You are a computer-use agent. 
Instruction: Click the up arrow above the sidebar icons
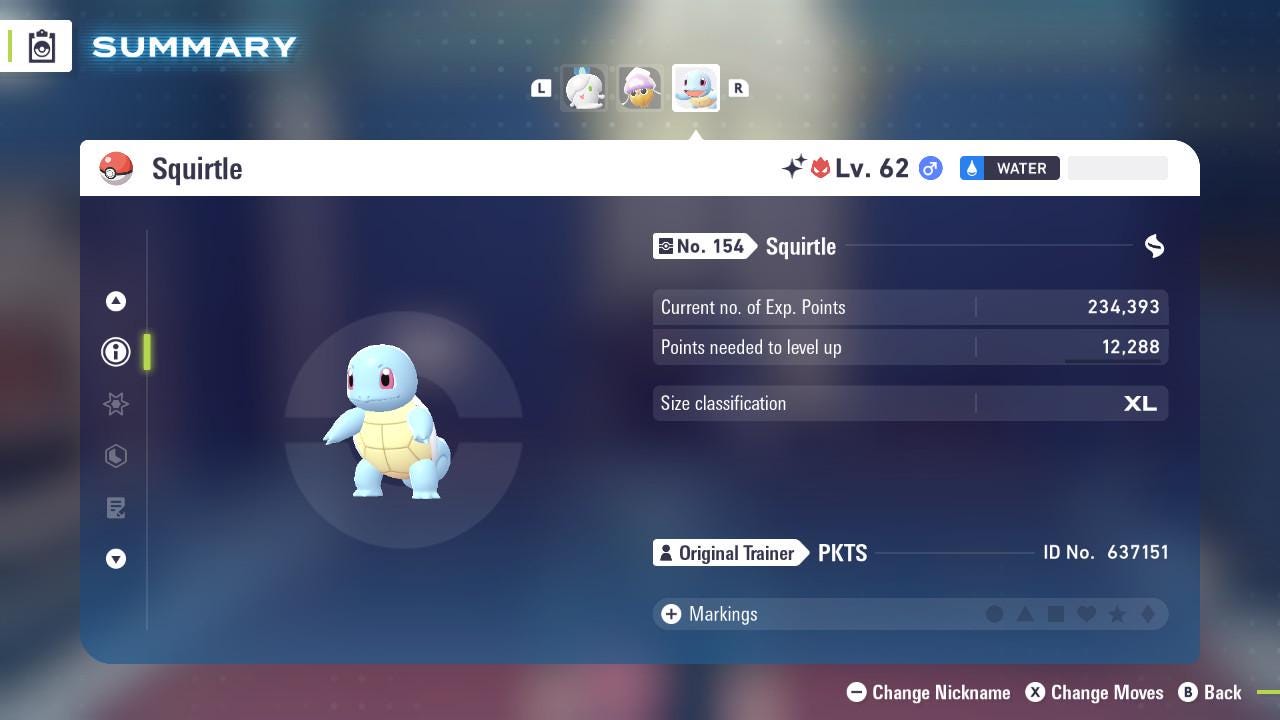coord(116,301)
